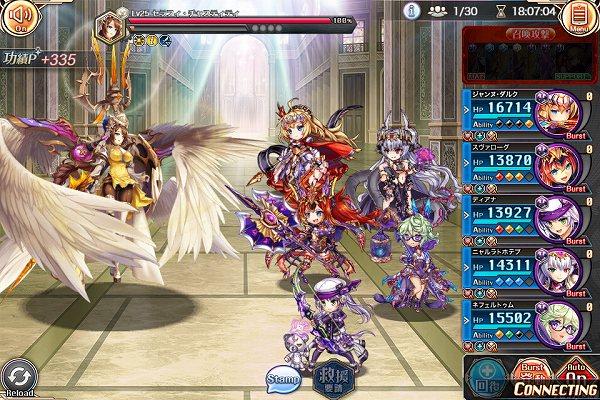600x400 pixels.
Task: Open the Stamp speech bubble
Action: pos(283,378)
